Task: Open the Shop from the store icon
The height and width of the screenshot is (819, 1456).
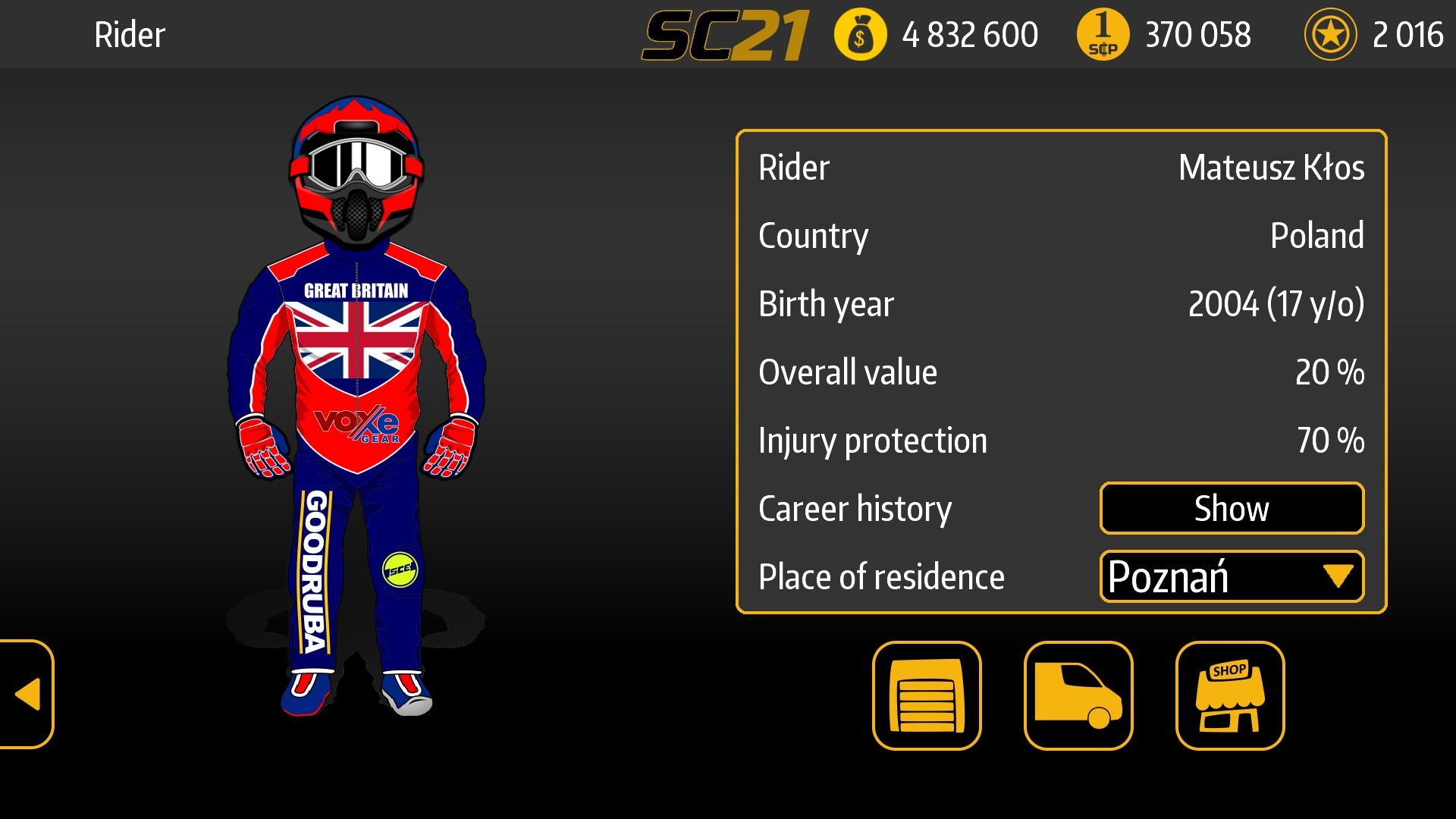Action: point(1229,696)
